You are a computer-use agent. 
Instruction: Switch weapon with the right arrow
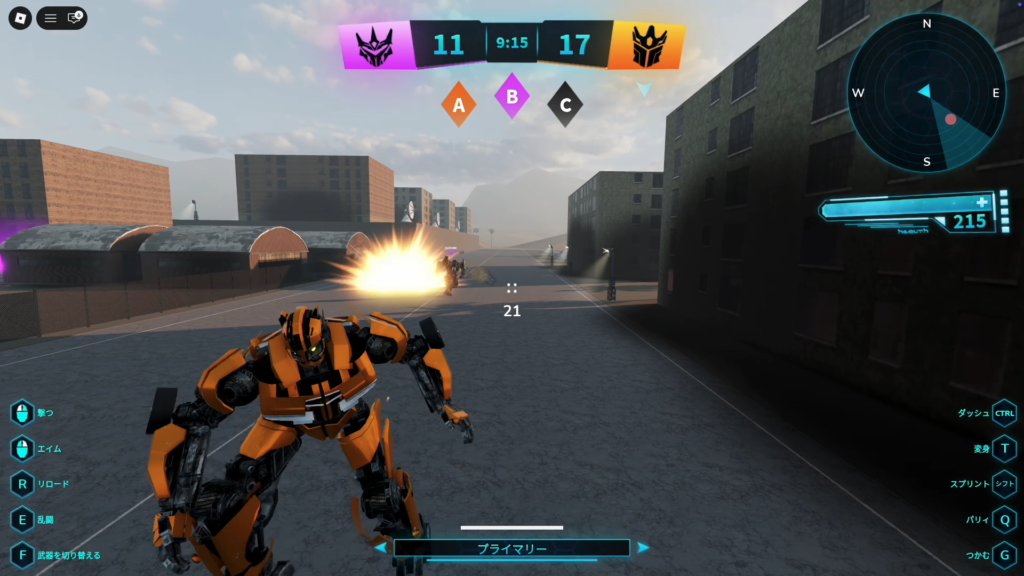[643, 548]
